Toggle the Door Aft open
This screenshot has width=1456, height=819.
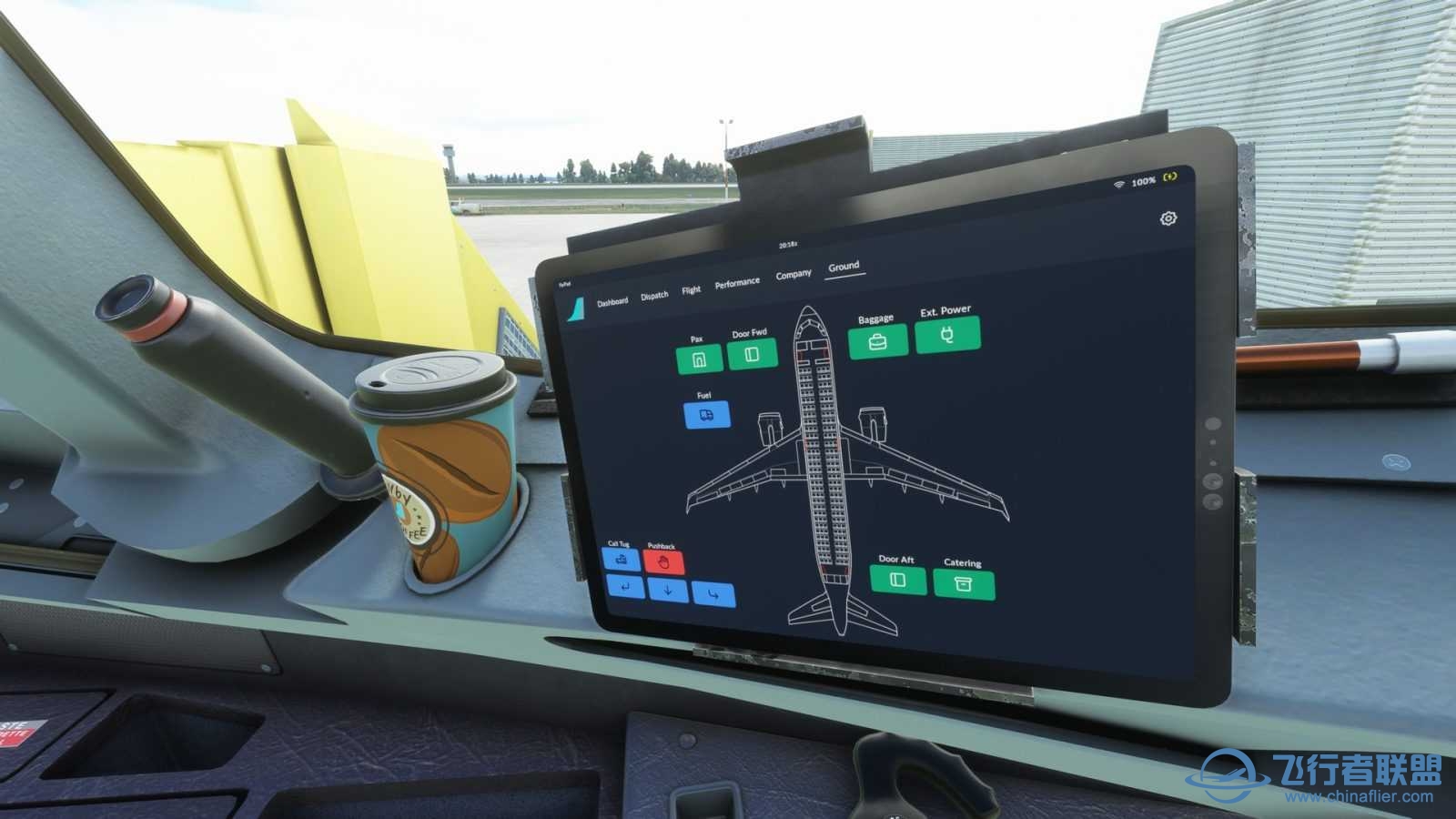900,579
